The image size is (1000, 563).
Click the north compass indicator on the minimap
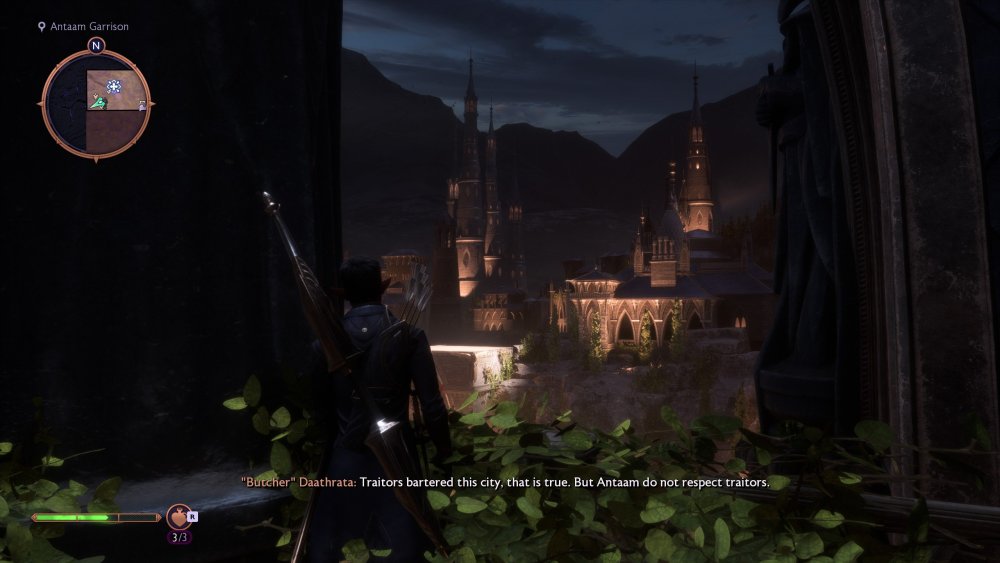click(x=96, y=46)
